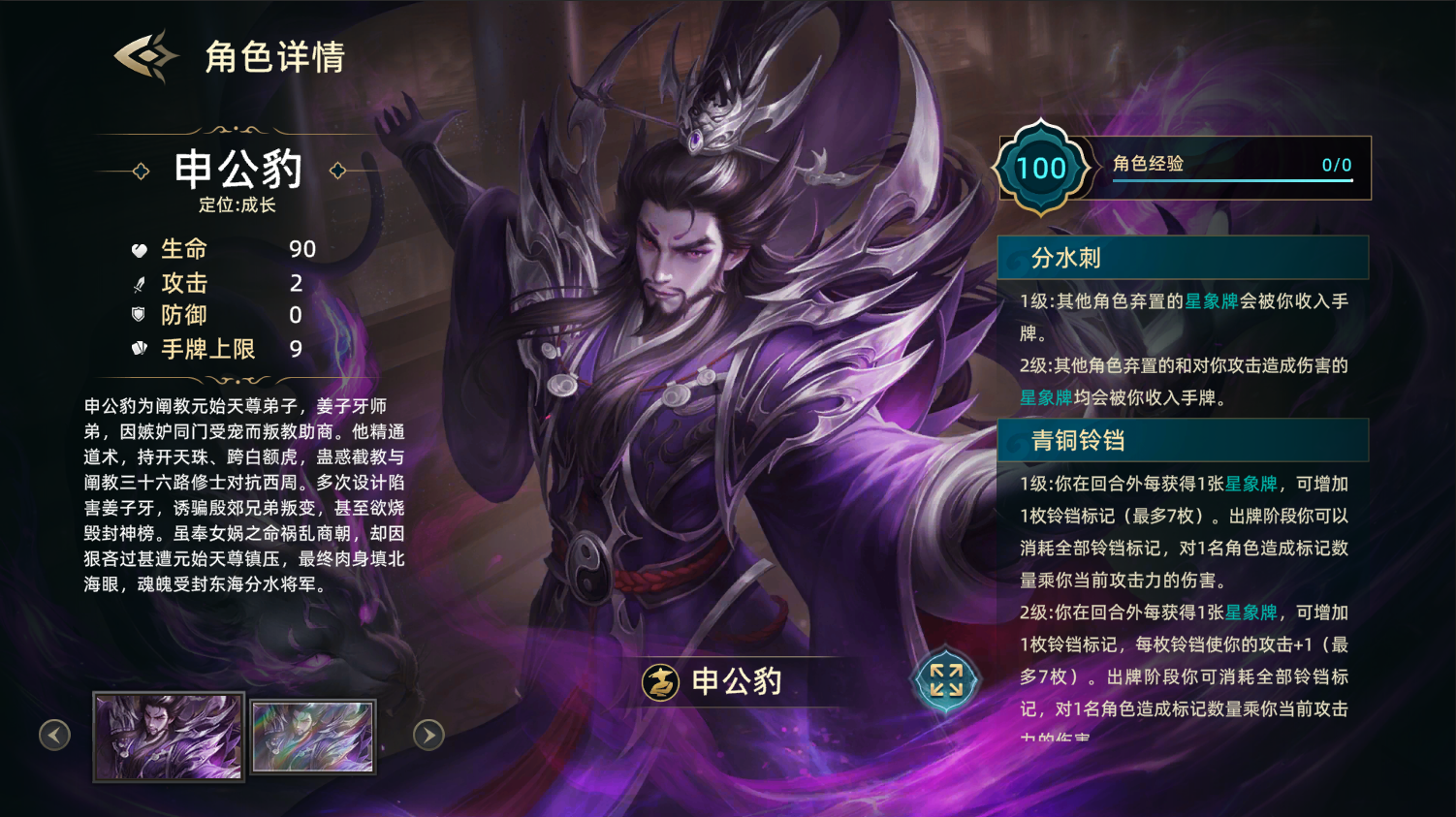Screen dimensions: 1456x817
Task: Click the heart icon next to 生命
Action: pyautogui.click(x=139, y=248)
